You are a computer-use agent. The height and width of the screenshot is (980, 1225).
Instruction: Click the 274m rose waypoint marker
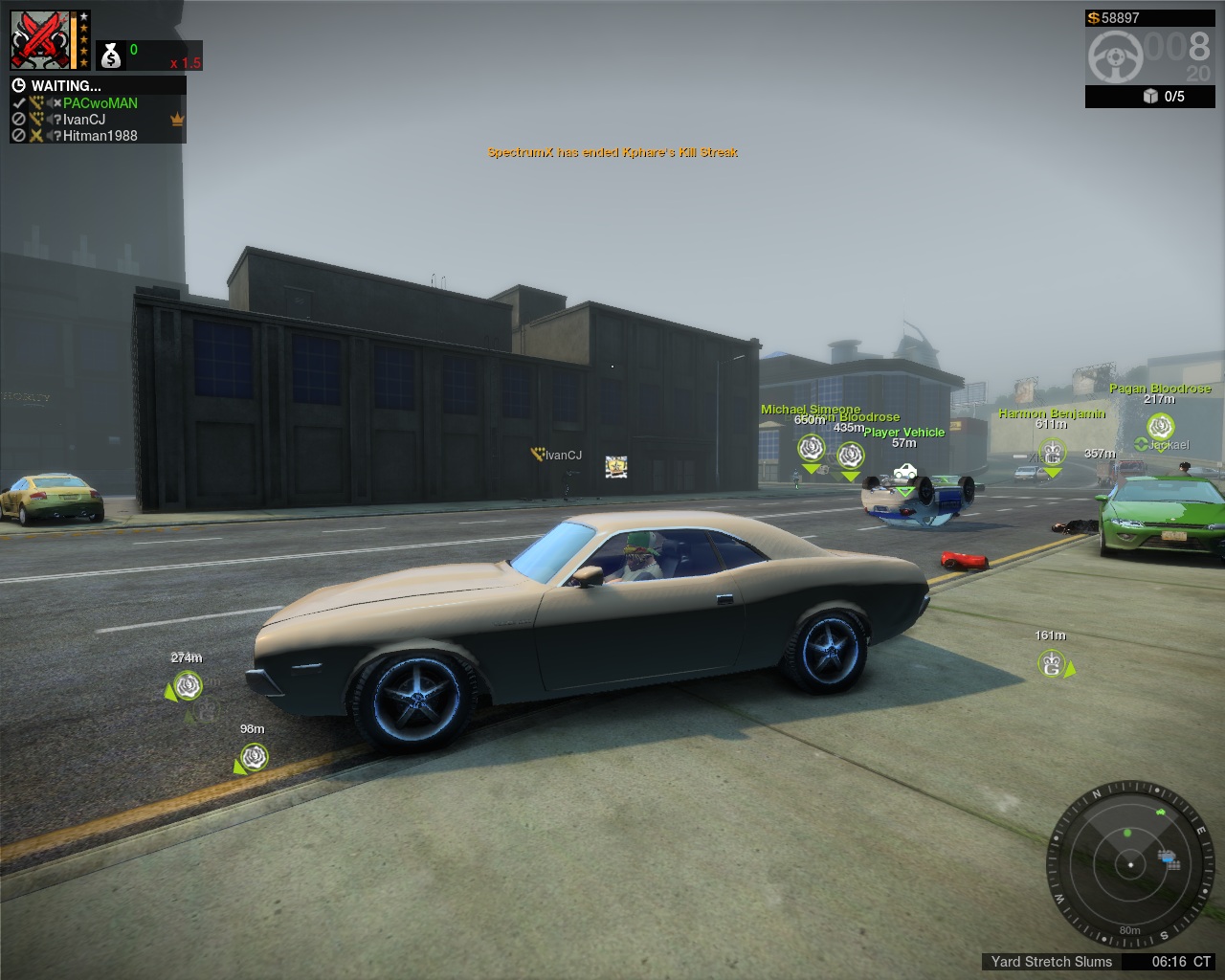188,686
